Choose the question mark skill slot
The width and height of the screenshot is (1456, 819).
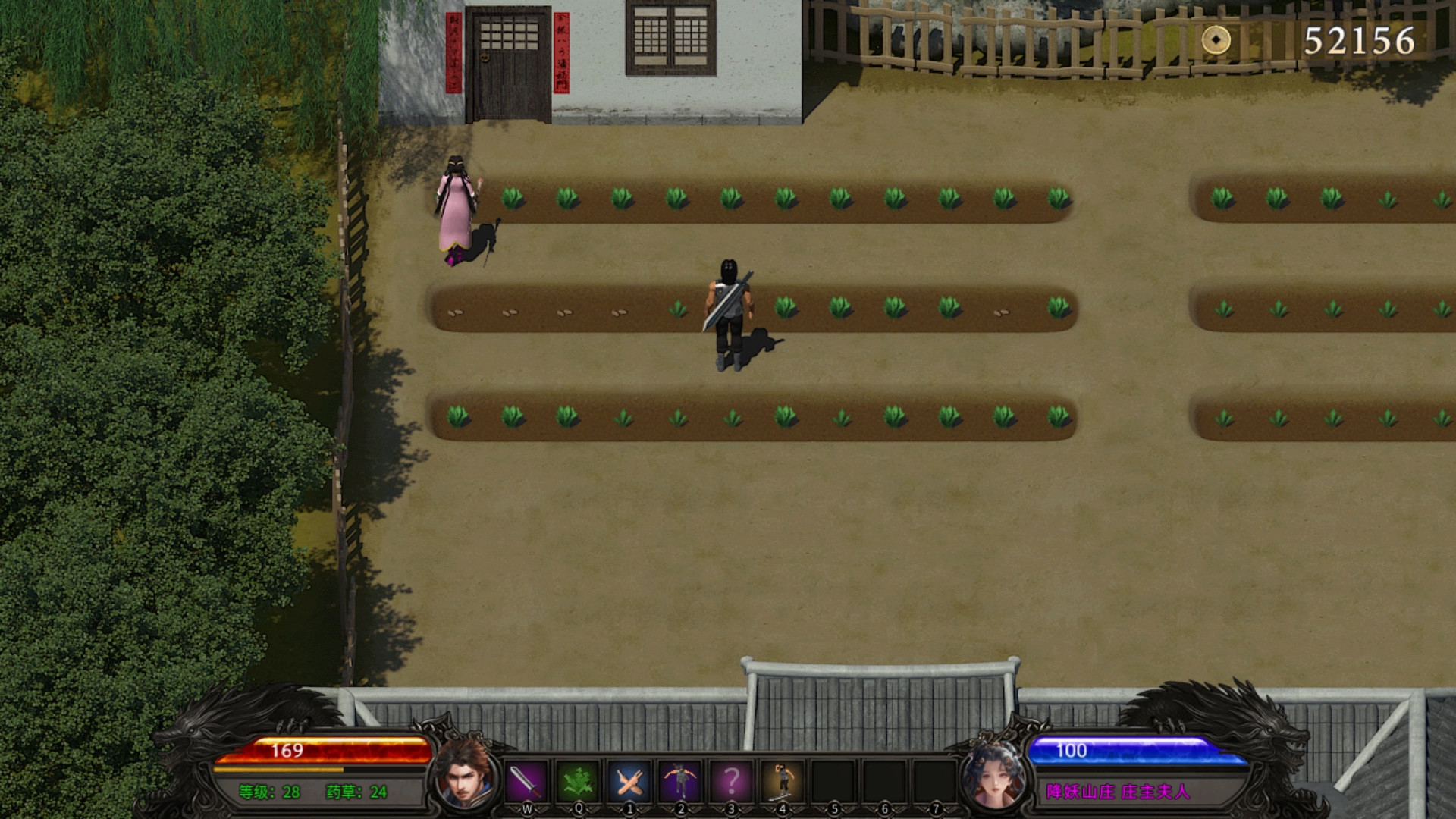[731, 780]
